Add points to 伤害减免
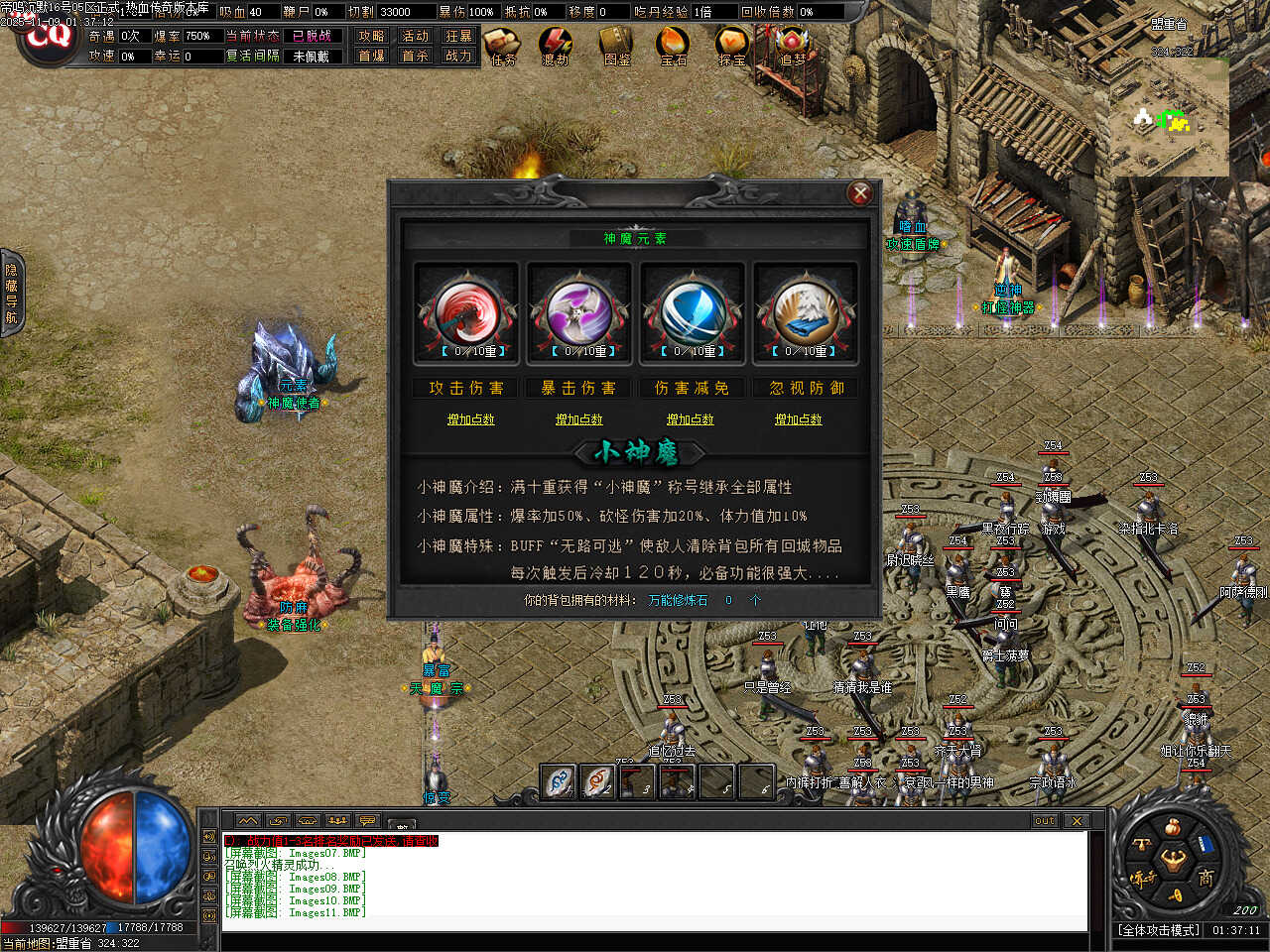Screen dimensions: 1270x952 click(x=690, y=419)
